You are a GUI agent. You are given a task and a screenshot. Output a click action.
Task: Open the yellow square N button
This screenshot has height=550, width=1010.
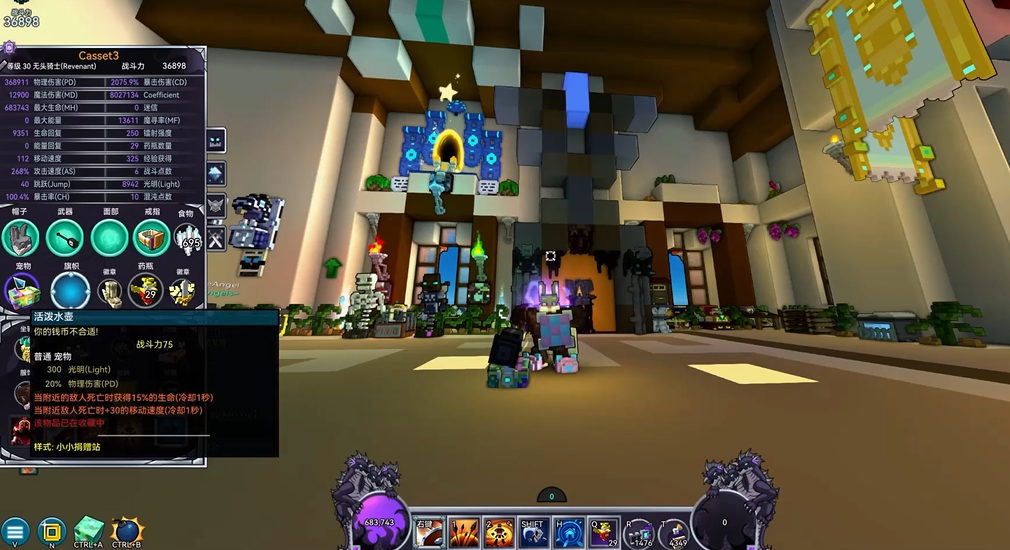(x=51, y=531)
